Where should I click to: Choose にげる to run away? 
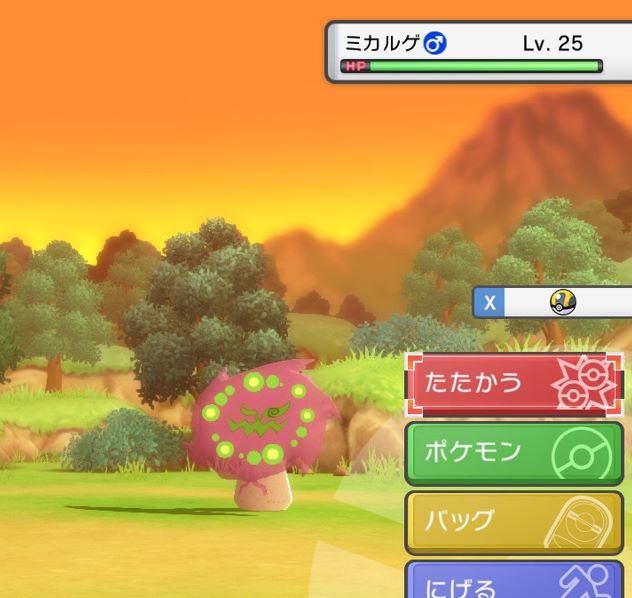click(x=514, y=582)
